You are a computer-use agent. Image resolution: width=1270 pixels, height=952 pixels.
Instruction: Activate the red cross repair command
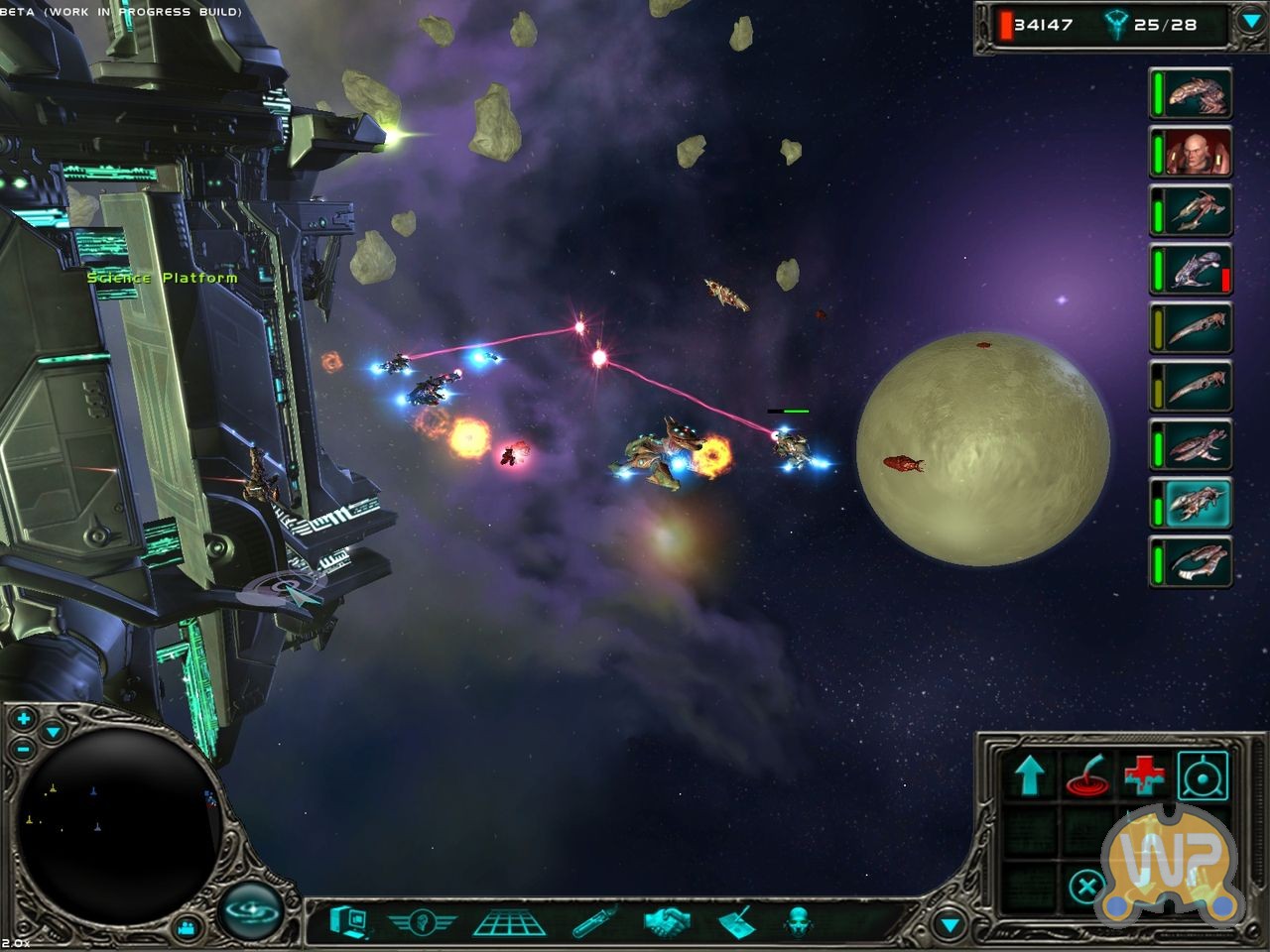(1144, 774)
